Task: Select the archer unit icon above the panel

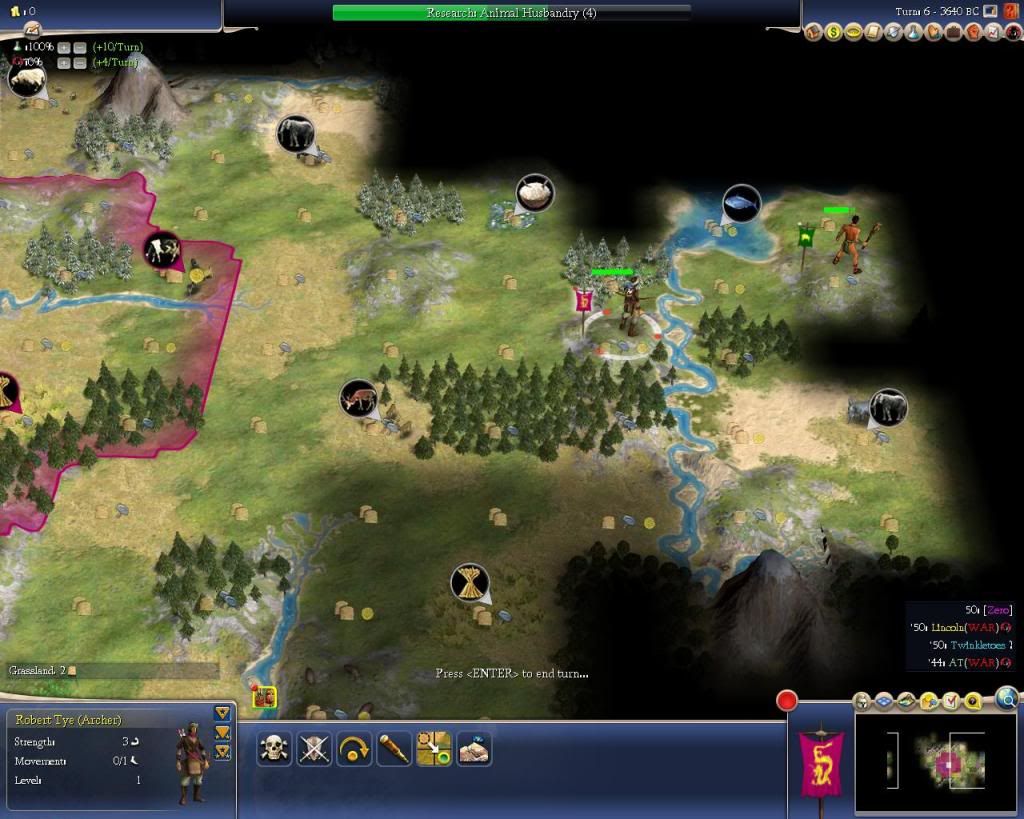Action: pyautogui.click(x=265, y=698)
